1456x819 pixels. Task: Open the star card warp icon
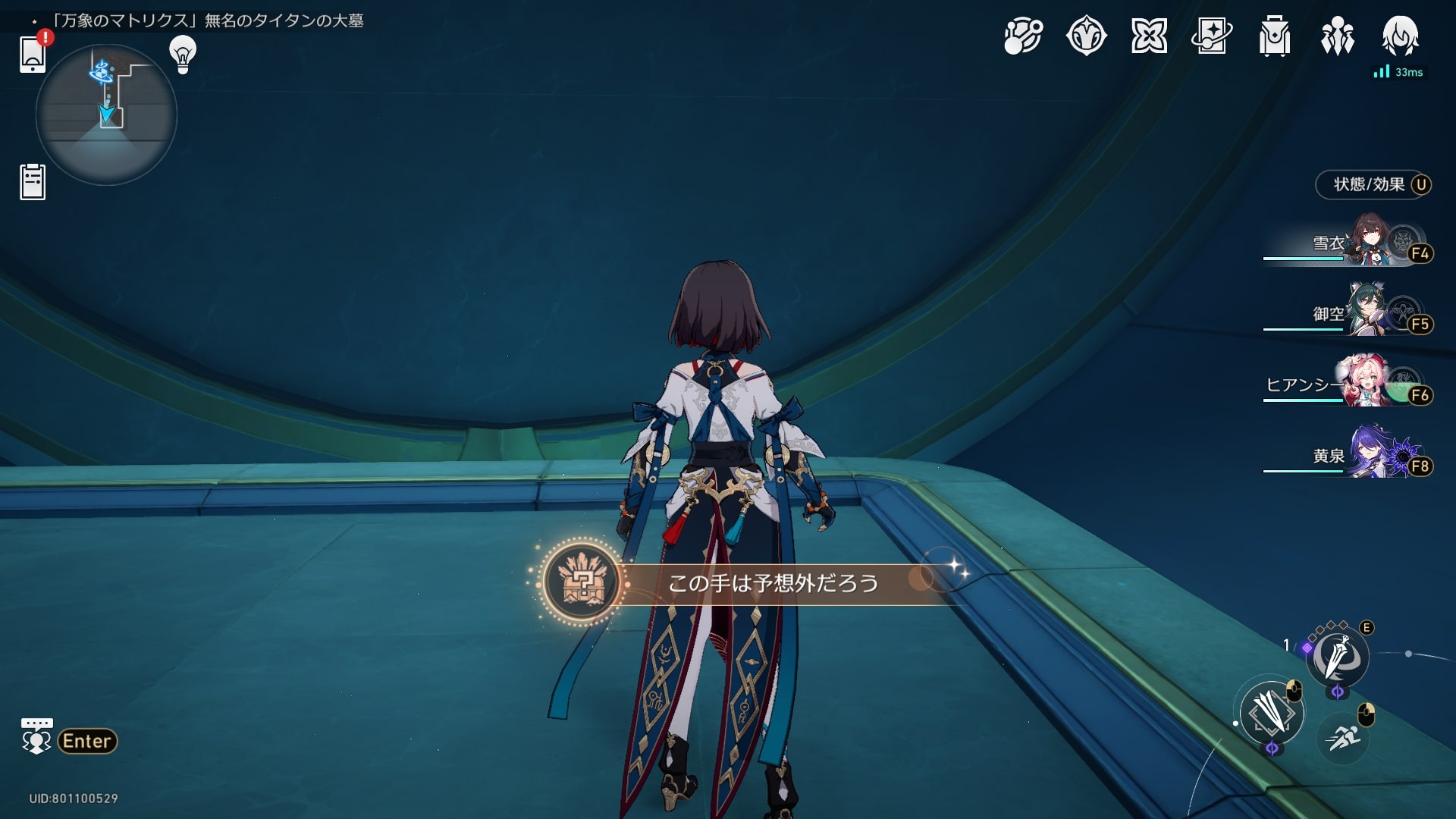pos(1211,36)
